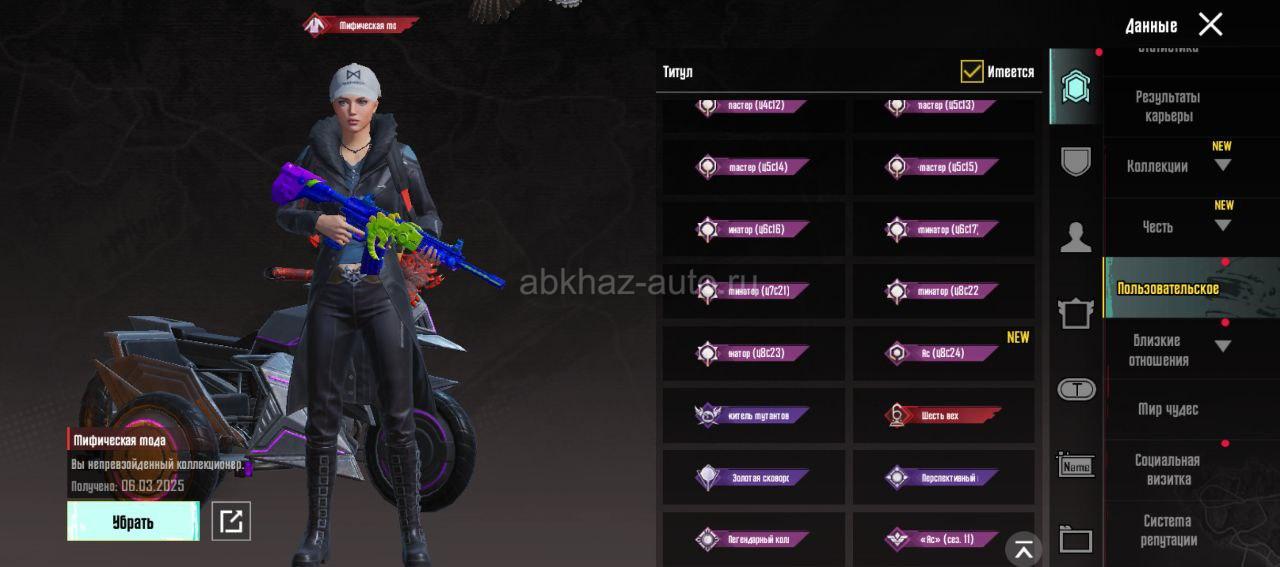This screenshot has height=567, width=1280.
Task: Share the title with the arrow icon button
Action: (x=231, y=521)
